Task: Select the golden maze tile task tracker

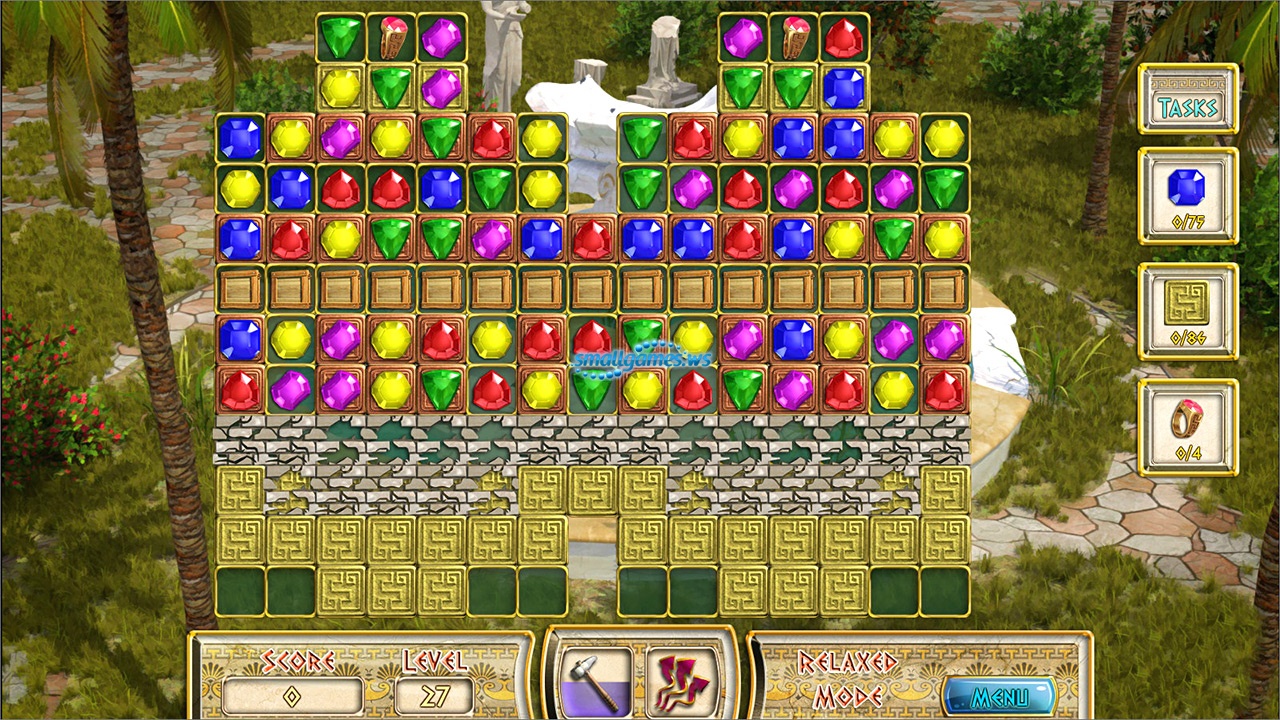Action: [x=1188, y=311]
